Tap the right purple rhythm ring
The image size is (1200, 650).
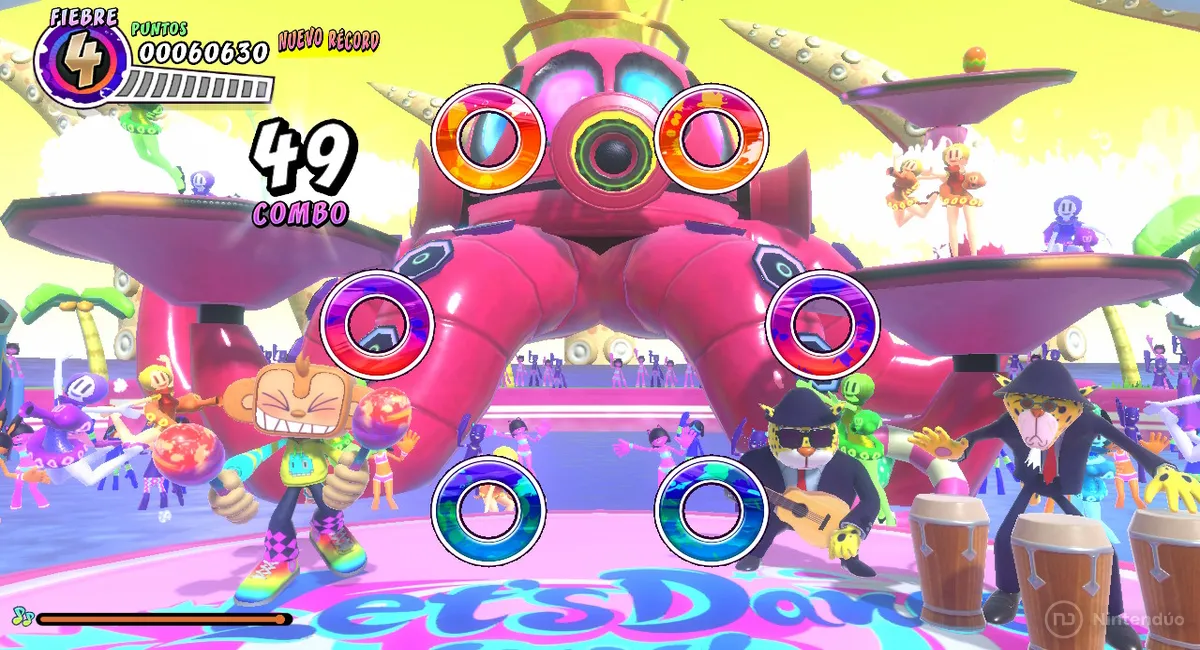[x=822, y=324]
